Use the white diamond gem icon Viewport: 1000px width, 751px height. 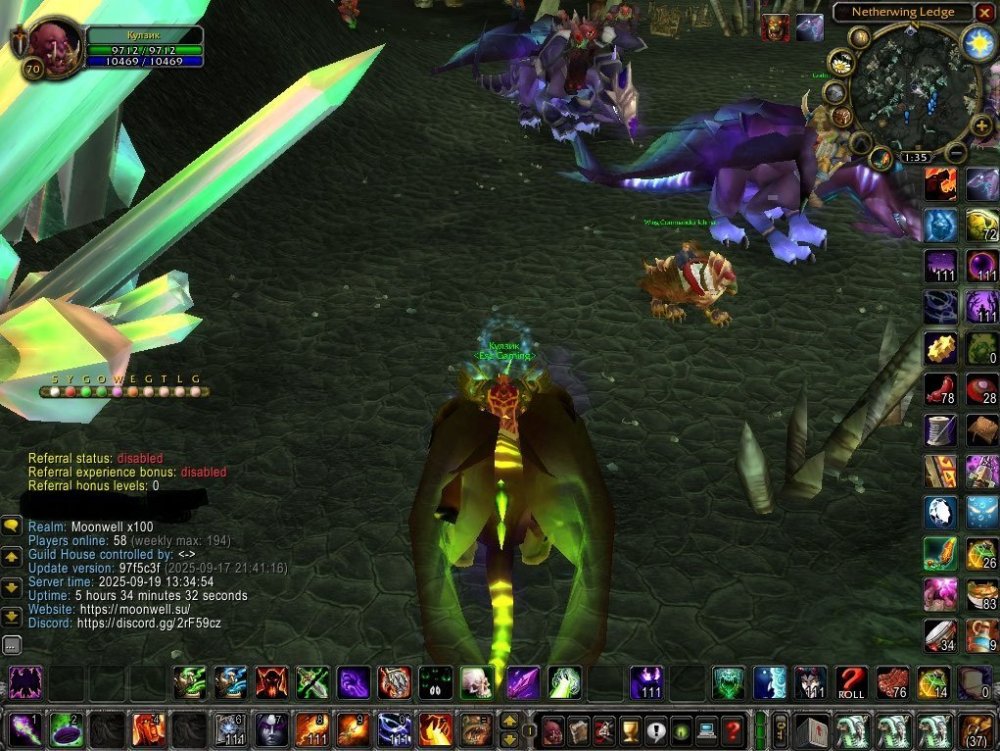940,512
